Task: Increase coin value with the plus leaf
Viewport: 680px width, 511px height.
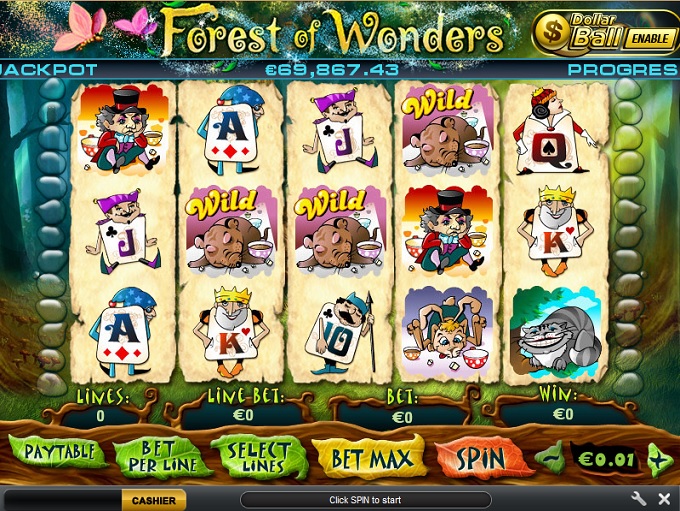Action: [660, 460]
